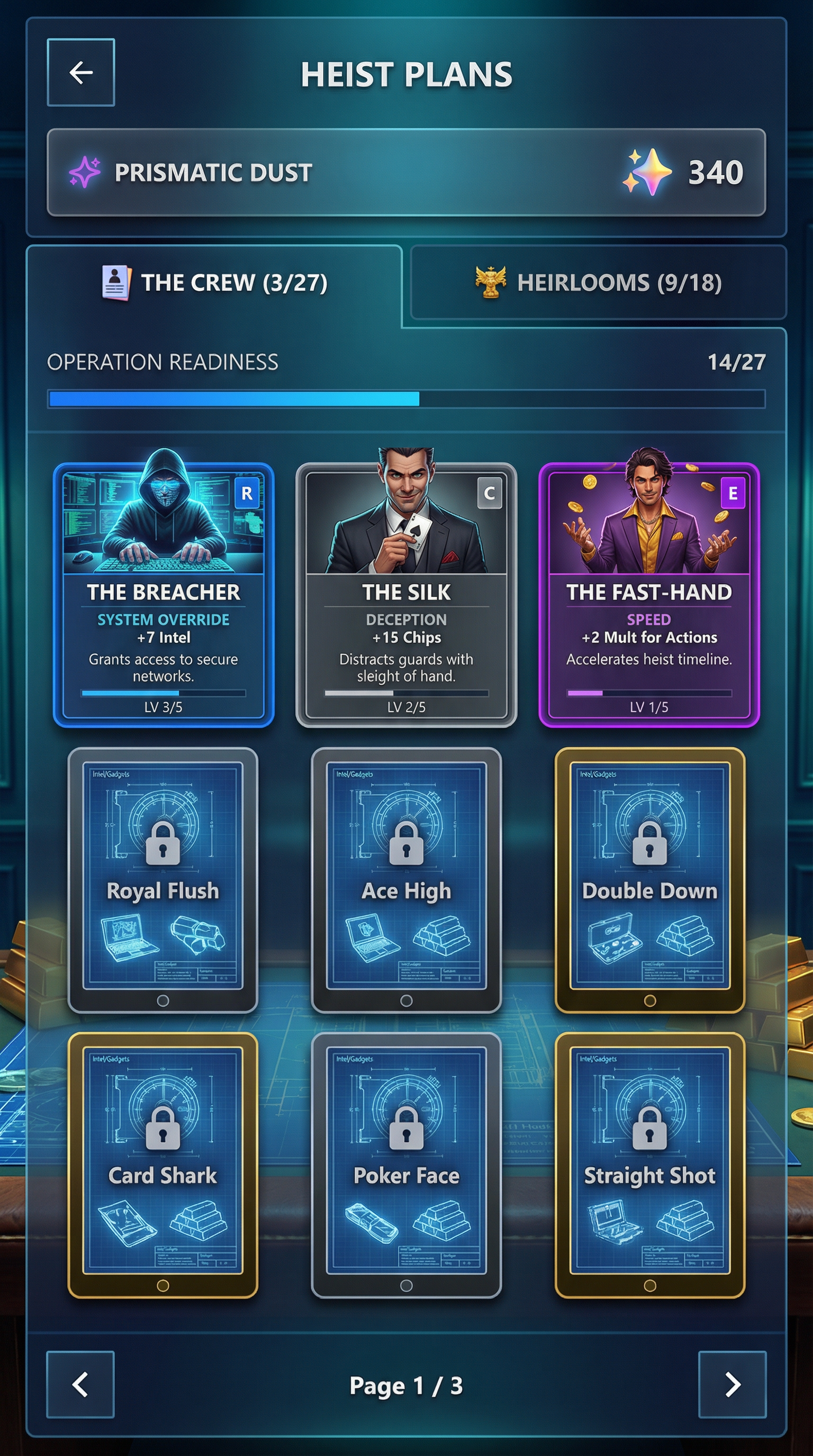
Task: Go to the next page
Action: click(x=732, y=1384)
